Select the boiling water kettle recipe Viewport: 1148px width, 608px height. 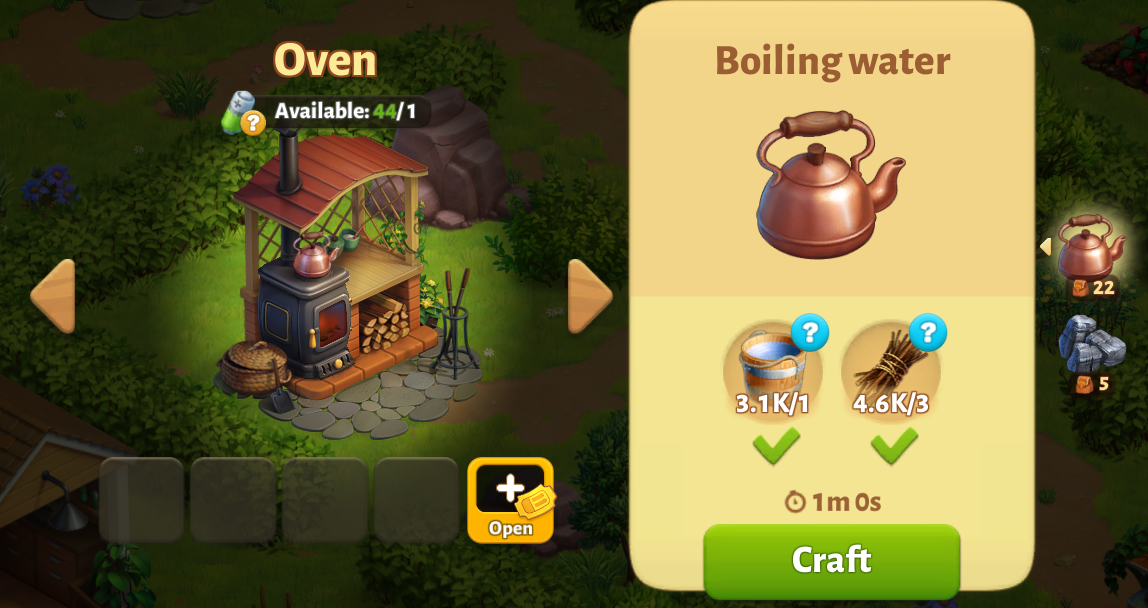pos(1090,250)
